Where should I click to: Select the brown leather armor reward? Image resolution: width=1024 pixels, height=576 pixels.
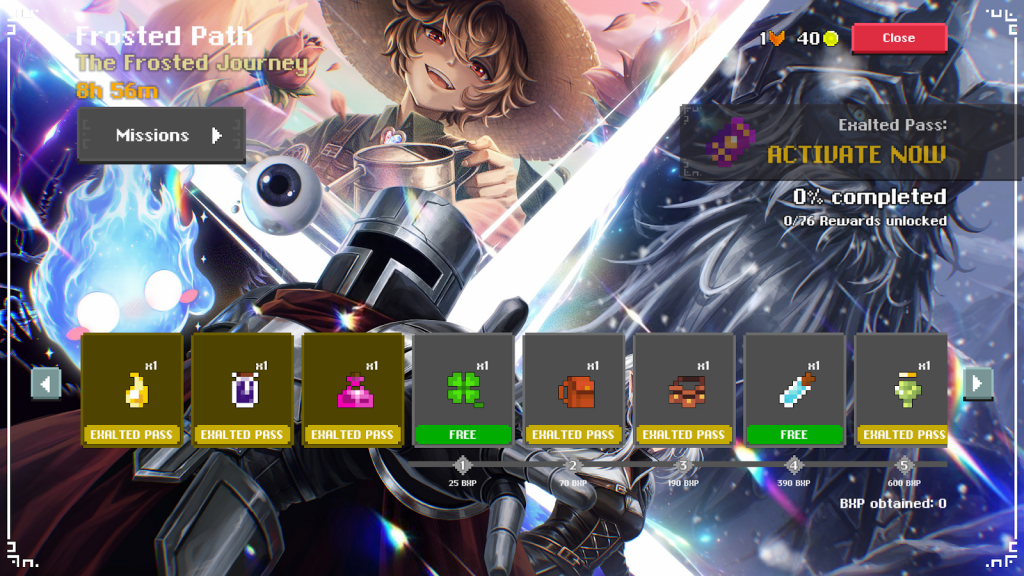[x=684, y=390]
